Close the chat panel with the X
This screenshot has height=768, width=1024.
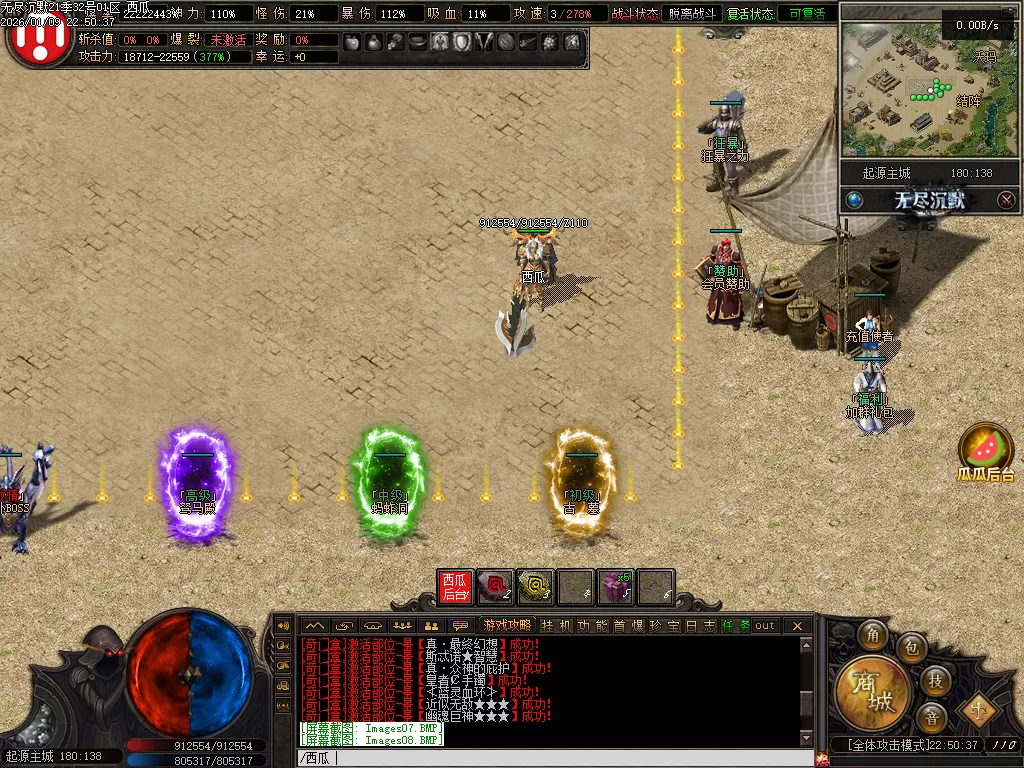click(x=797, y=625)
